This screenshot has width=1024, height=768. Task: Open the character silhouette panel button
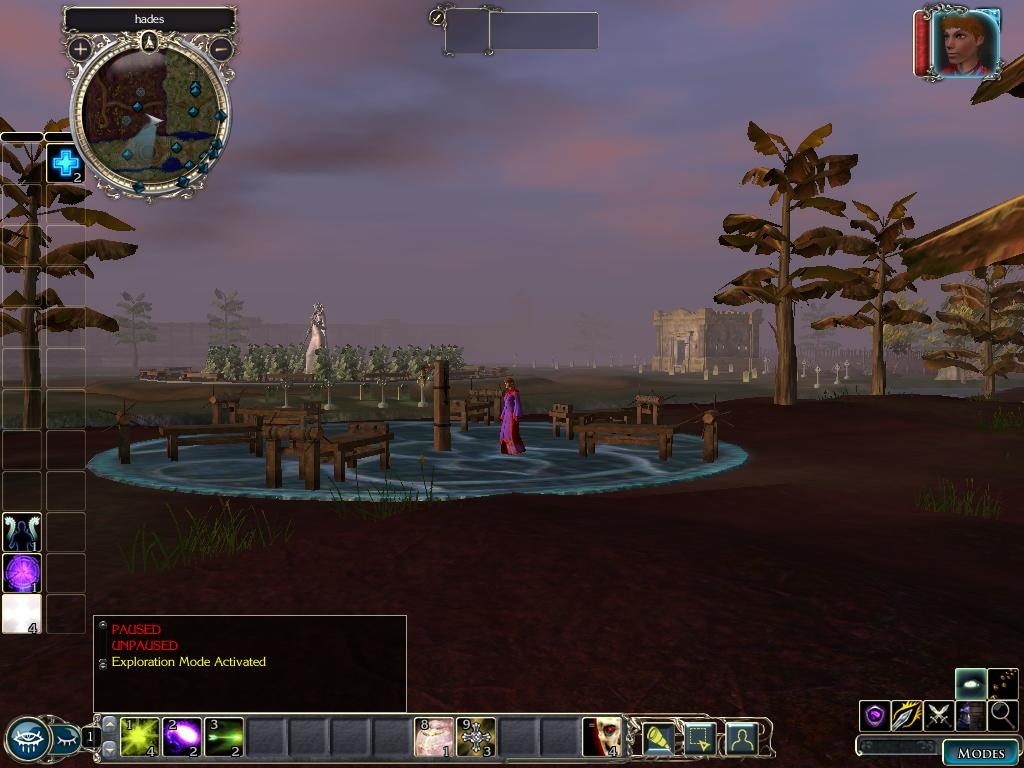[x=741, y=738]
